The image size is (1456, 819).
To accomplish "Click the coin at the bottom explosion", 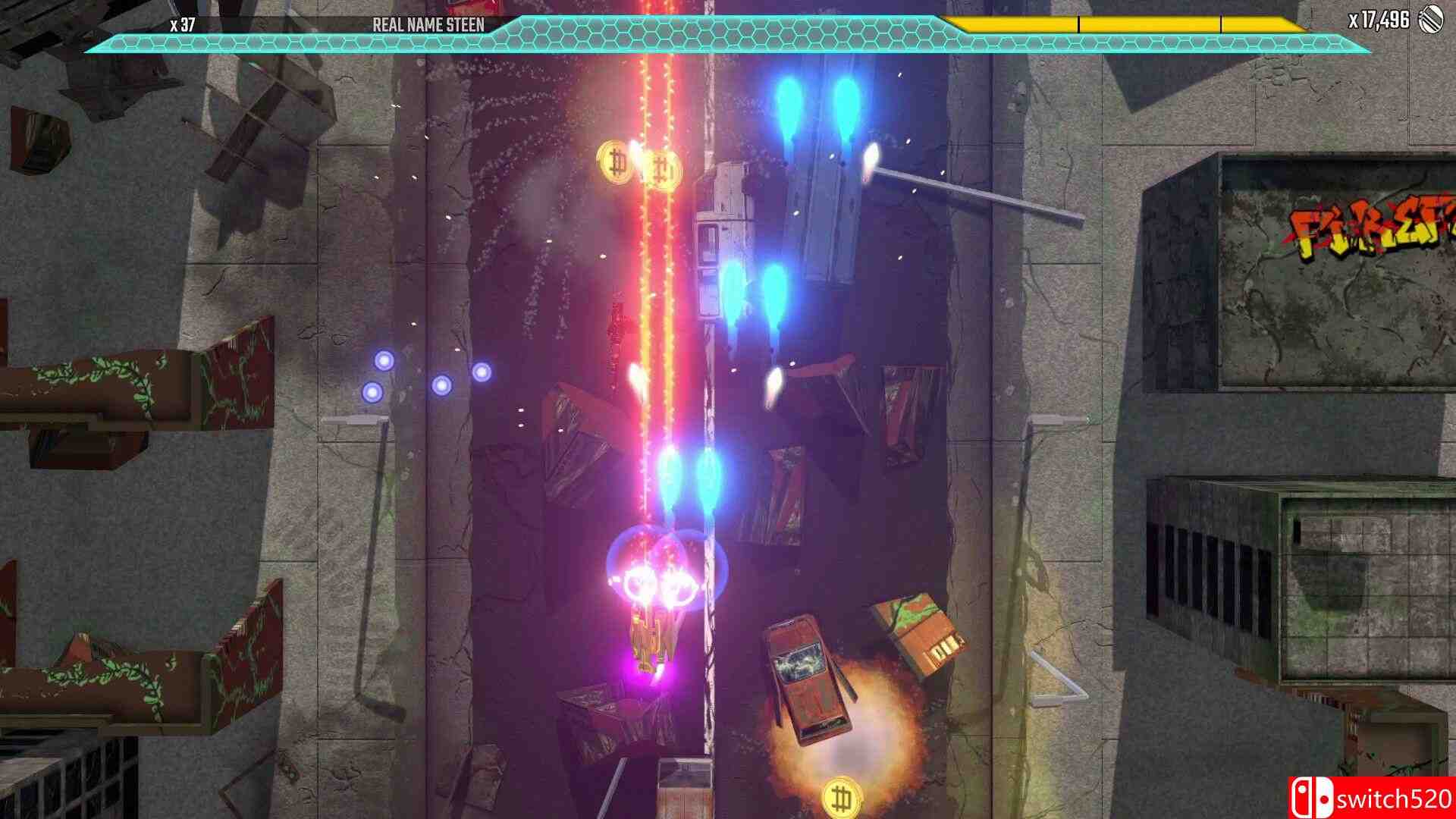I will coord(842,797).
